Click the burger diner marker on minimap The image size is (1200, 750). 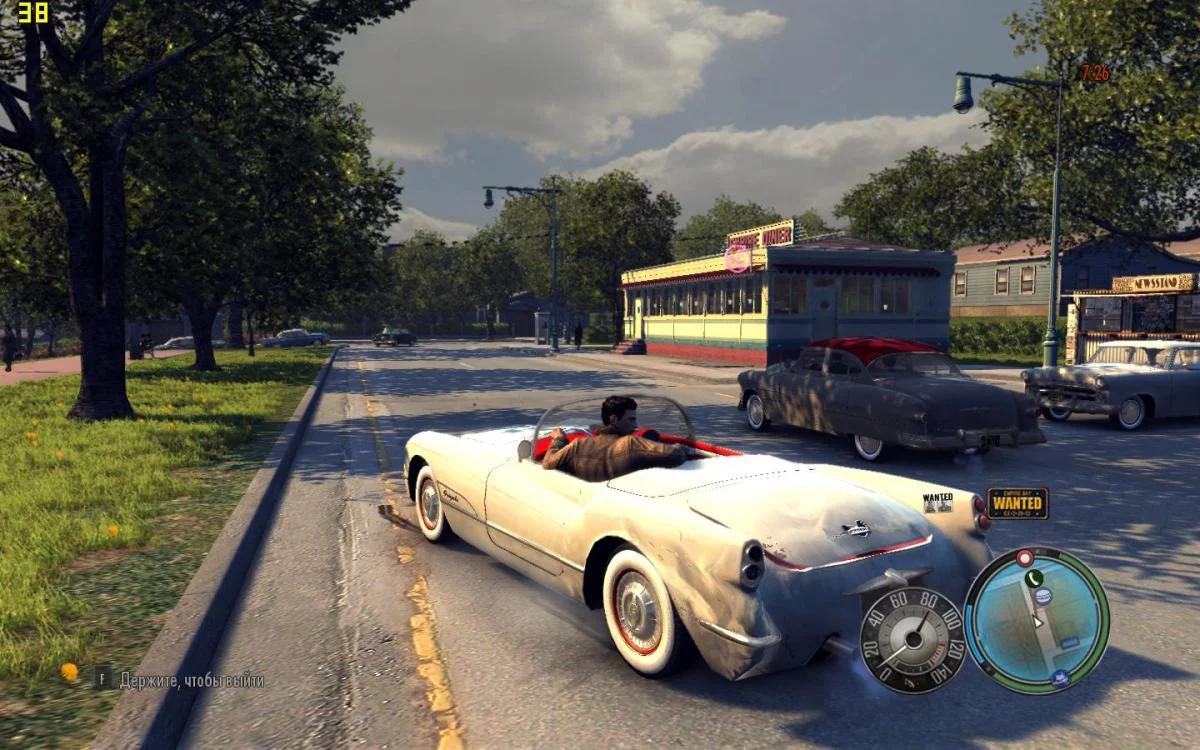pos(1043,596)
